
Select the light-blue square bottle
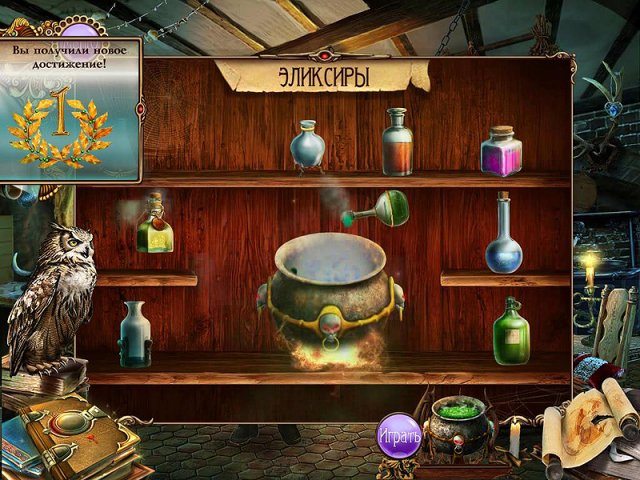[134, 333]
